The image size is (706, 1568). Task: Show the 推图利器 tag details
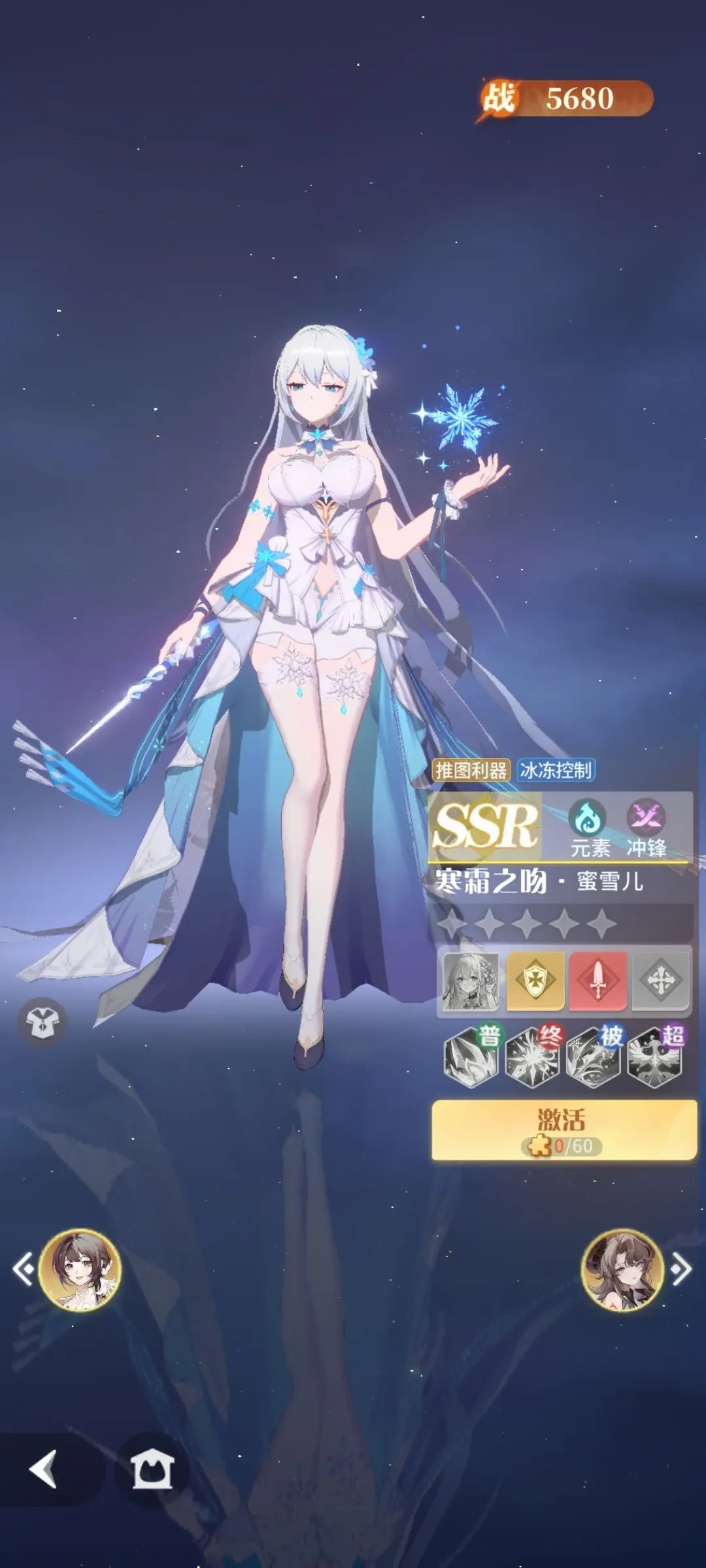471,770
